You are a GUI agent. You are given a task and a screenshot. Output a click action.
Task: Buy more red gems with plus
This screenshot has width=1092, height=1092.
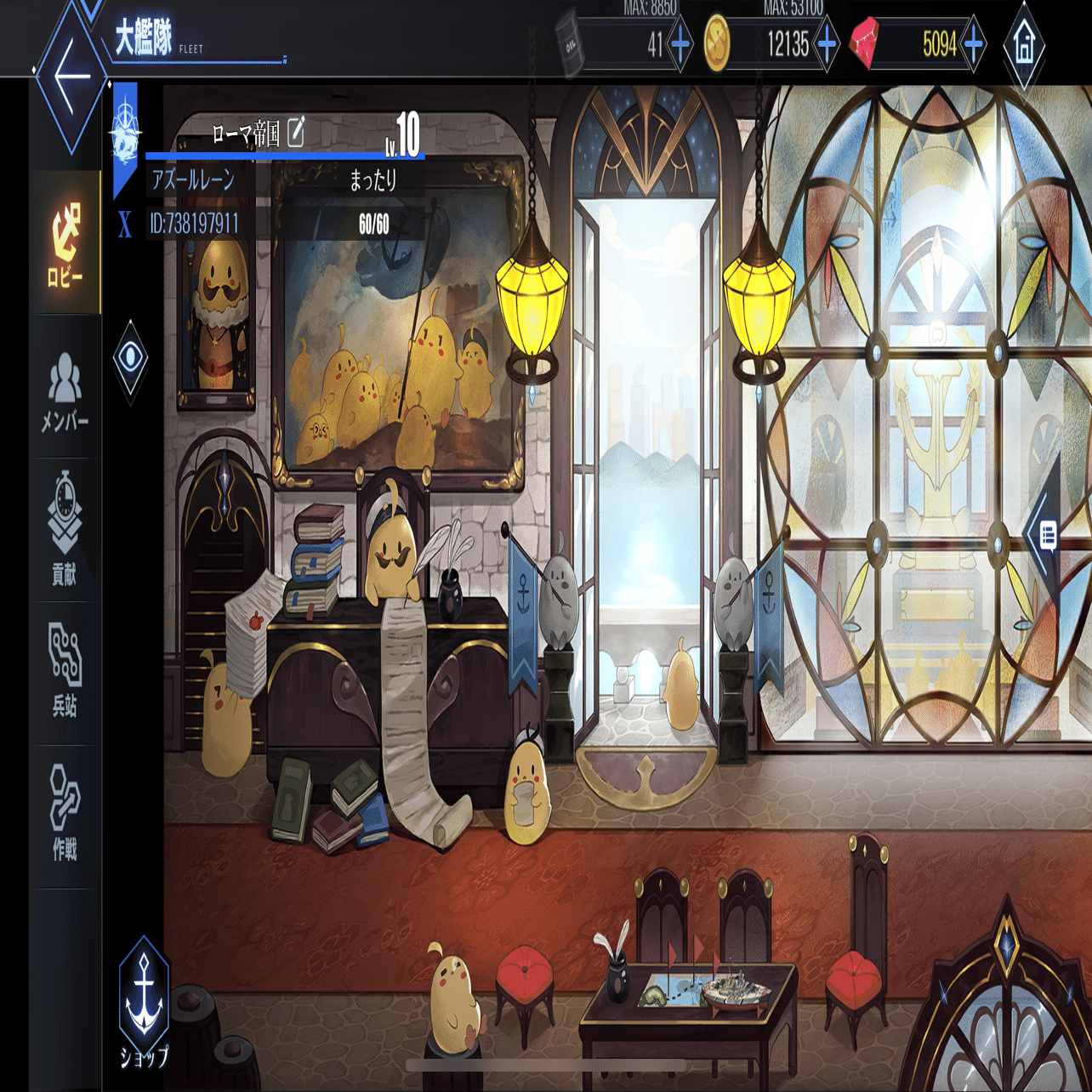[x=974, y=43]
